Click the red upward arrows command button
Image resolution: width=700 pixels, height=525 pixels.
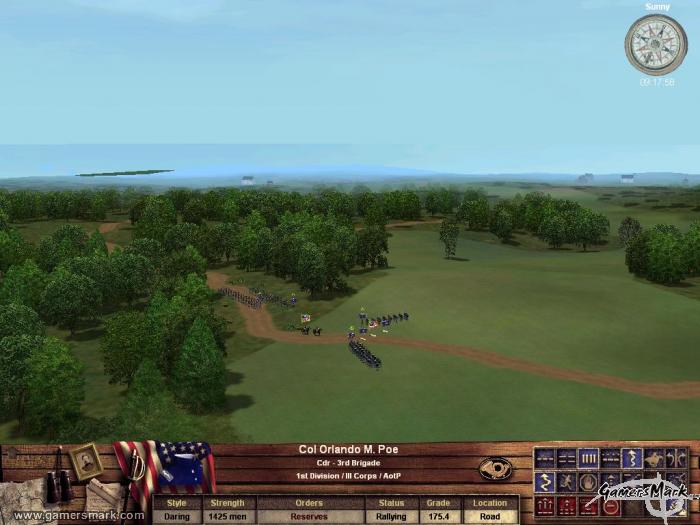(544, 506)
